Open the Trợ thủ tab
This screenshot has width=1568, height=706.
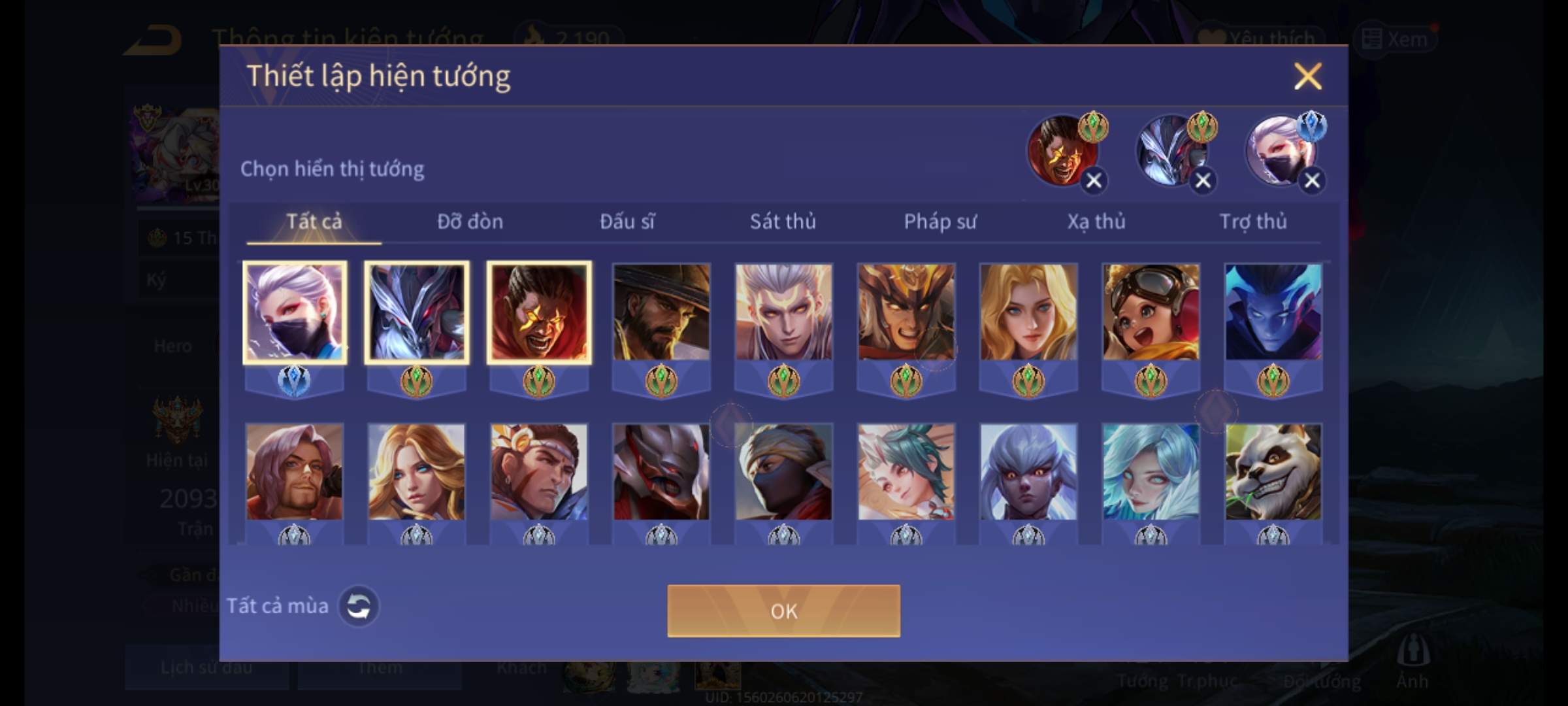[1252, 222]
